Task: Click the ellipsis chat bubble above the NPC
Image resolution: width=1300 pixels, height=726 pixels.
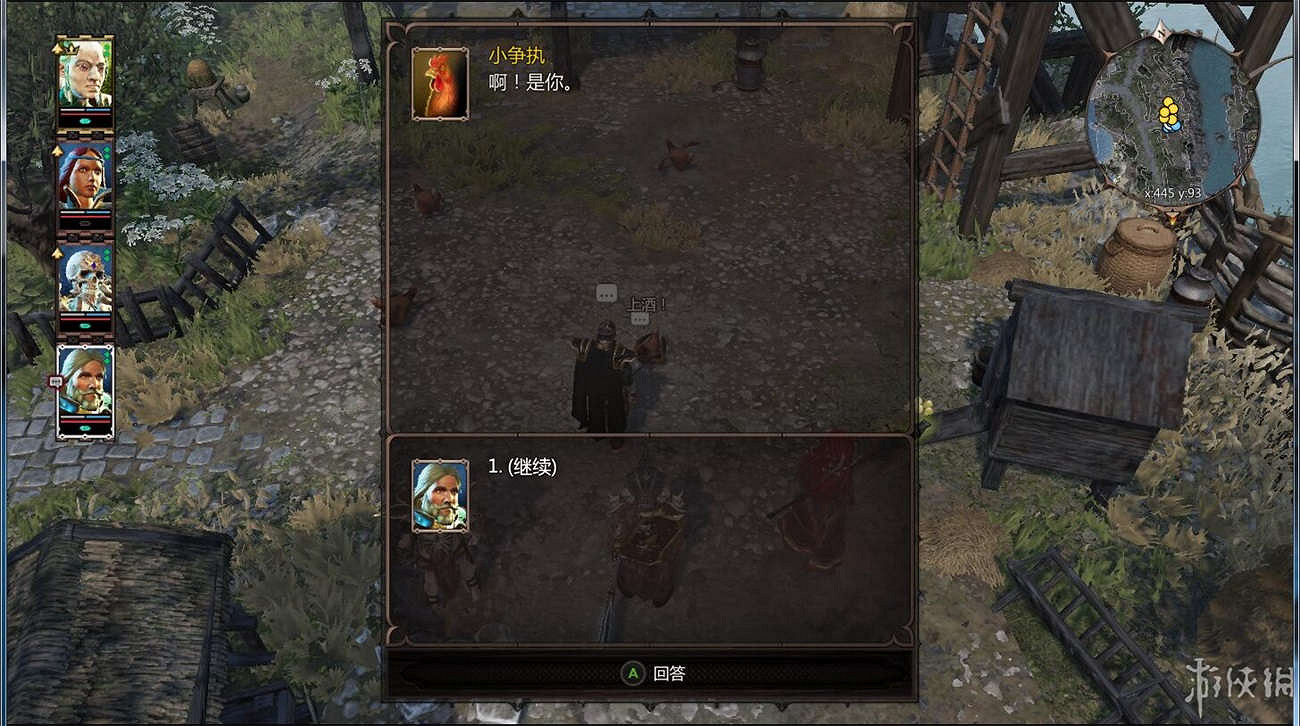Action: tap(605, 294)
